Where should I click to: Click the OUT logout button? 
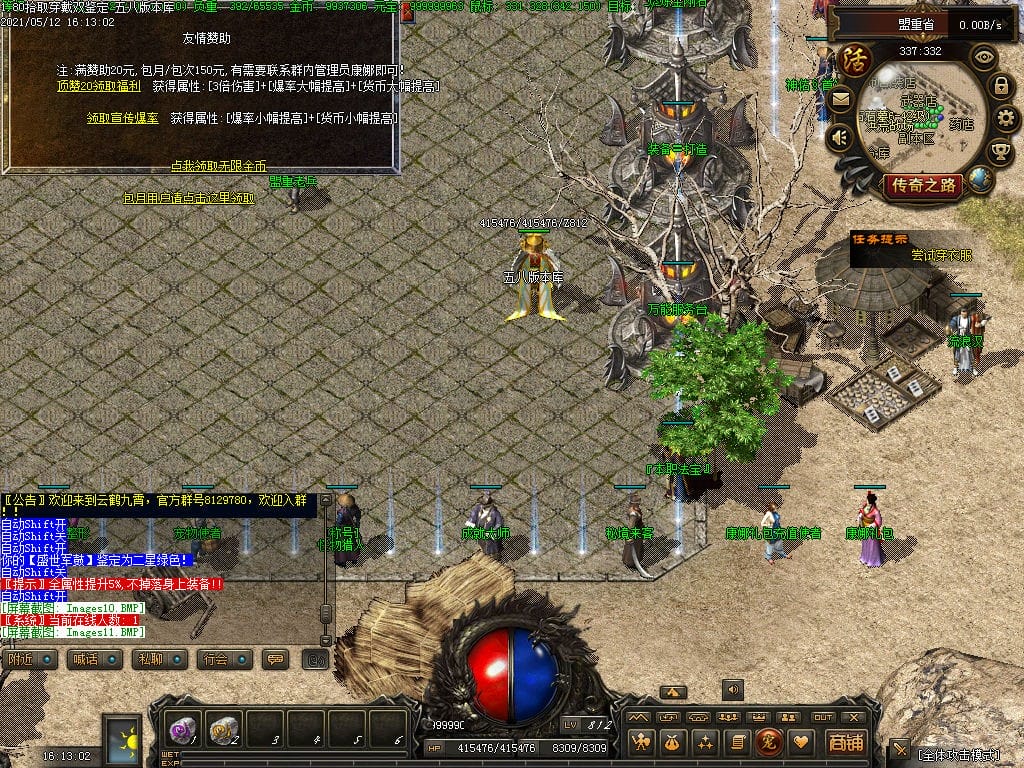[x=823, y=717]
